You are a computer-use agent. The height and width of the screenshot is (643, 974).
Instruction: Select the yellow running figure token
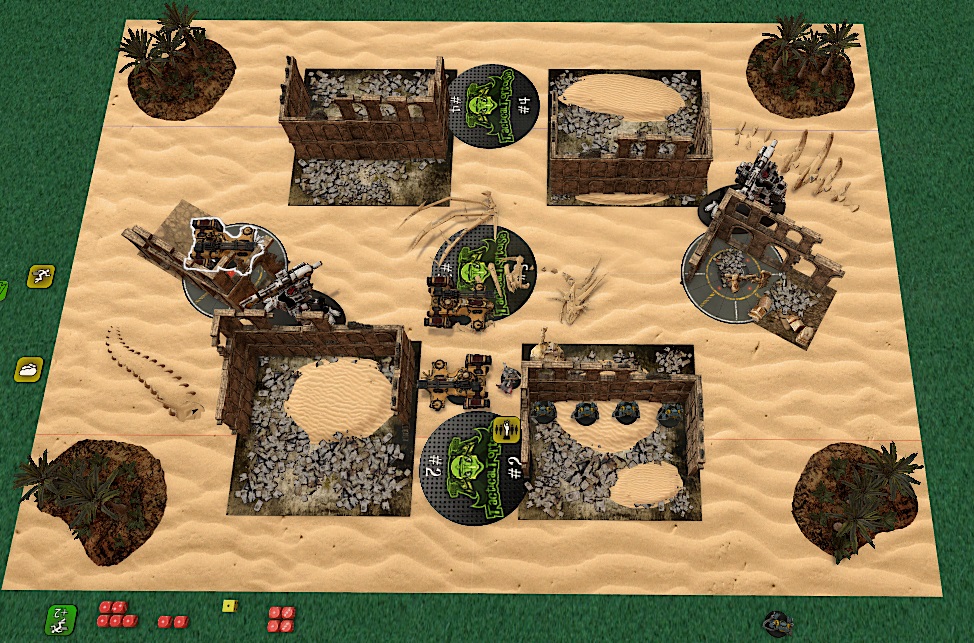pyautogui.click(x=41, y=276)
